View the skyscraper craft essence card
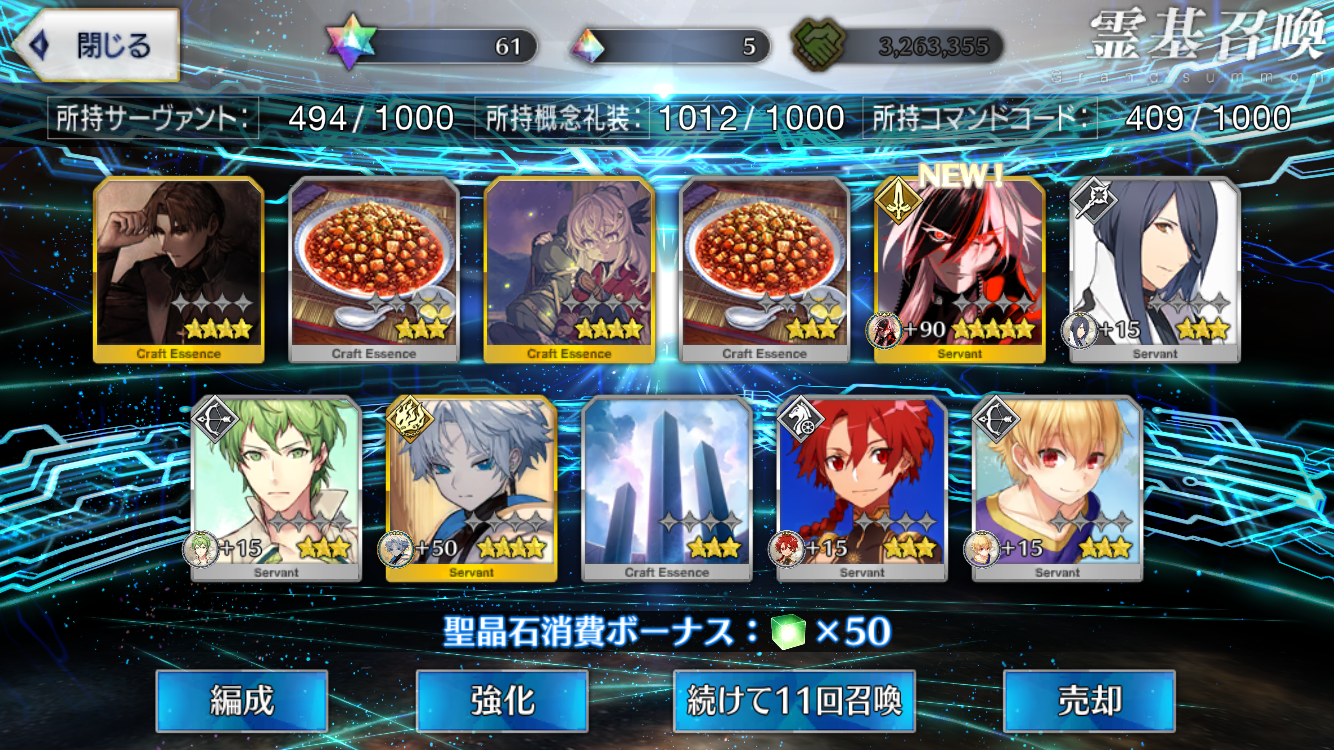The image size is (1334, 750). pos(666,488)
